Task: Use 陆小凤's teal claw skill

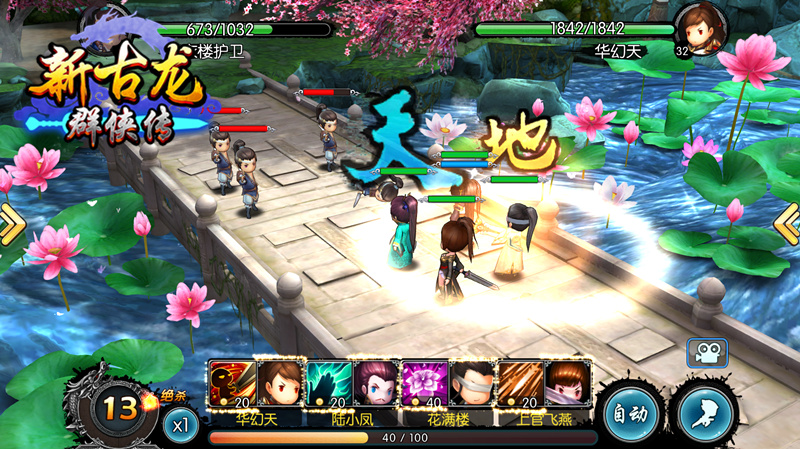Action: [328, 384]
